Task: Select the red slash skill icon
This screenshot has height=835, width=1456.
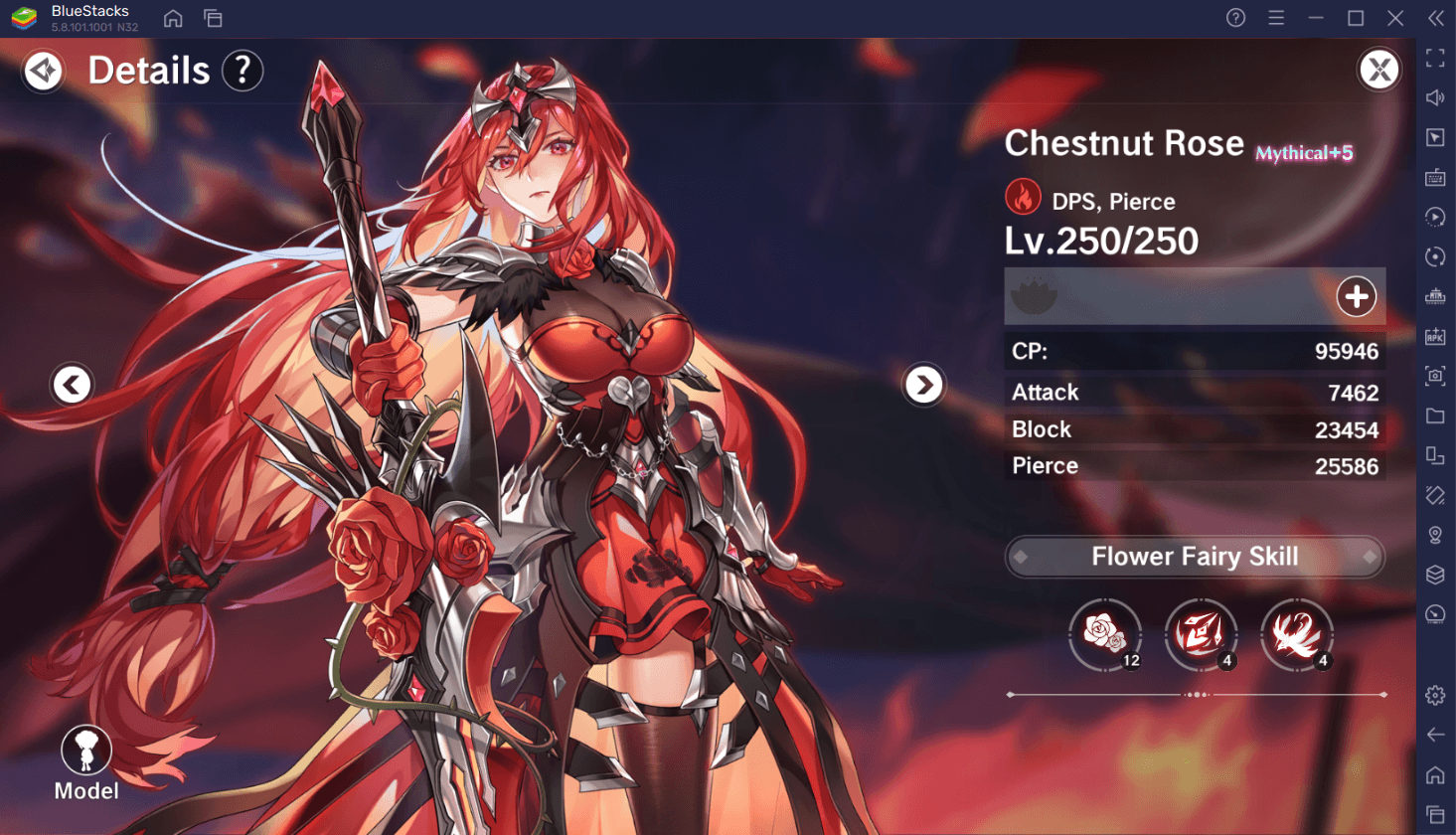Action: (x=1201, y=634)
